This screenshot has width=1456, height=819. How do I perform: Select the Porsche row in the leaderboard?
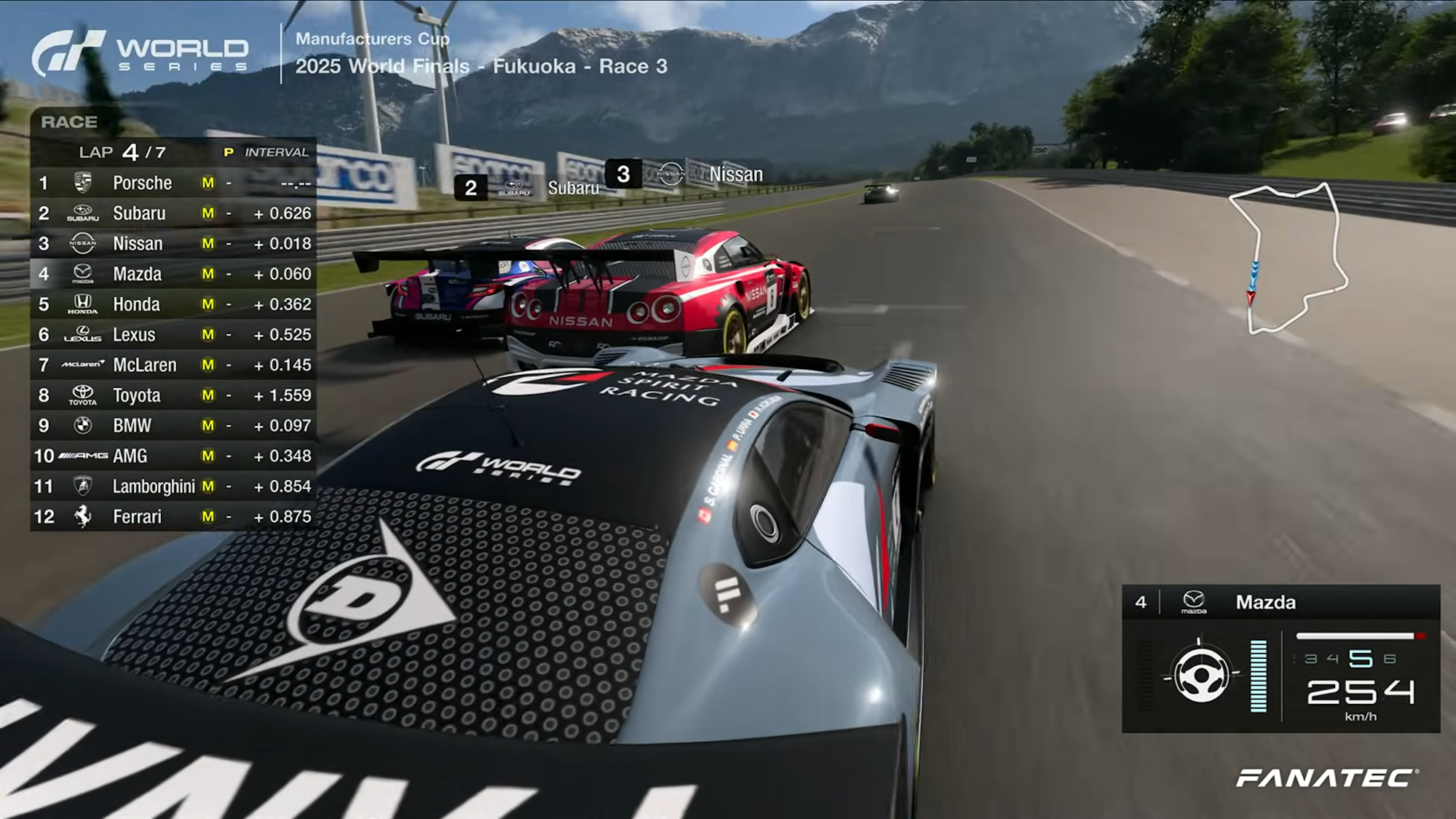click(173, 183)
